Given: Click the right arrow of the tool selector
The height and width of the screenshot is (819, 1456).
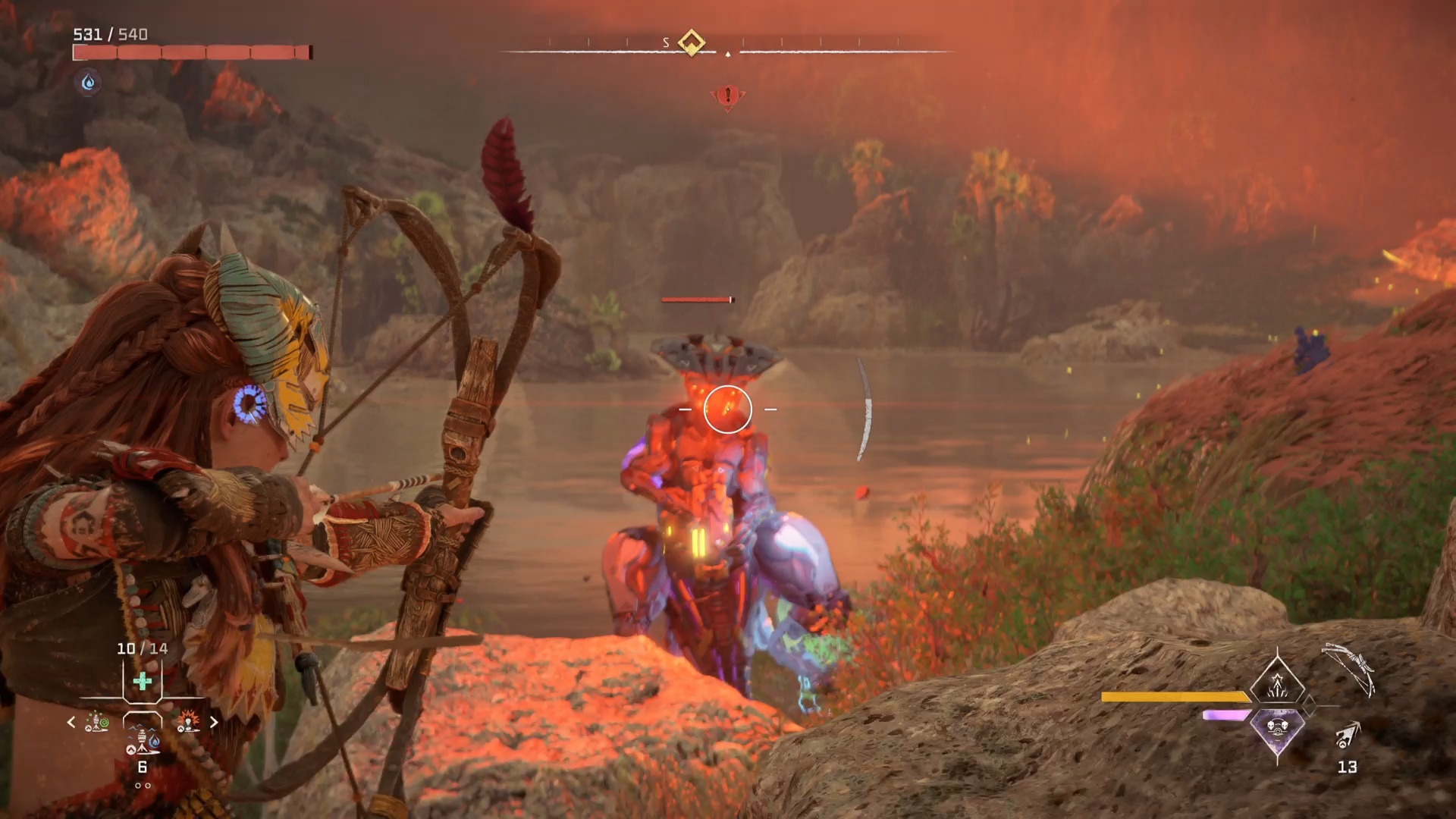Looking at the screenshot, I should coord(214,722).
